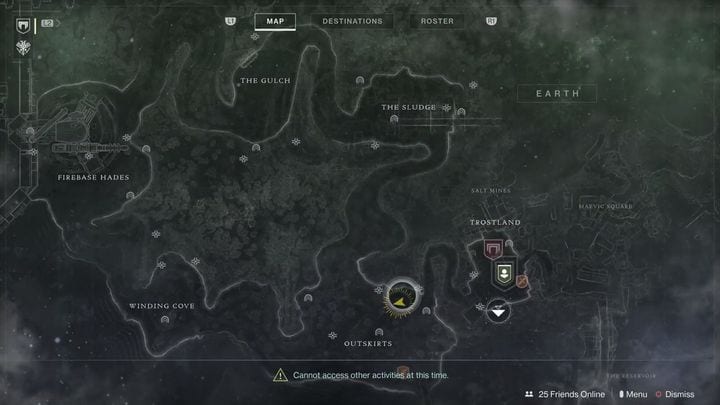This screenshot has height=405, width=720.
Task: Select the red shield marker in Trostland
Action: (492, 250)
